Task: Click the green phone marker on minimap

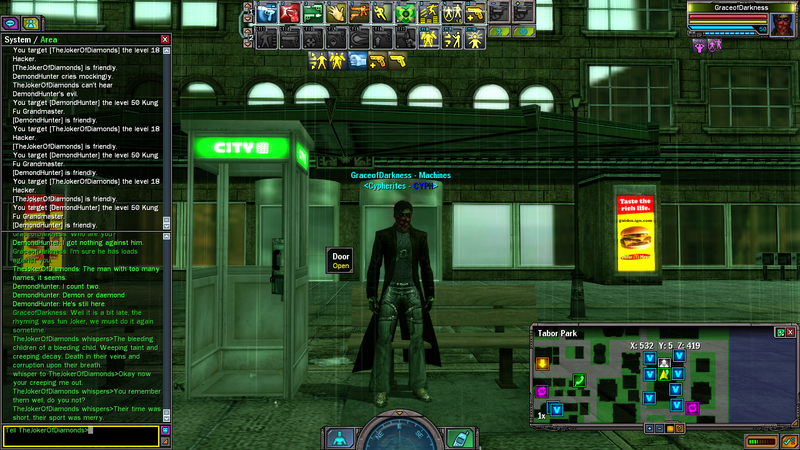Action: click(579, 380)
